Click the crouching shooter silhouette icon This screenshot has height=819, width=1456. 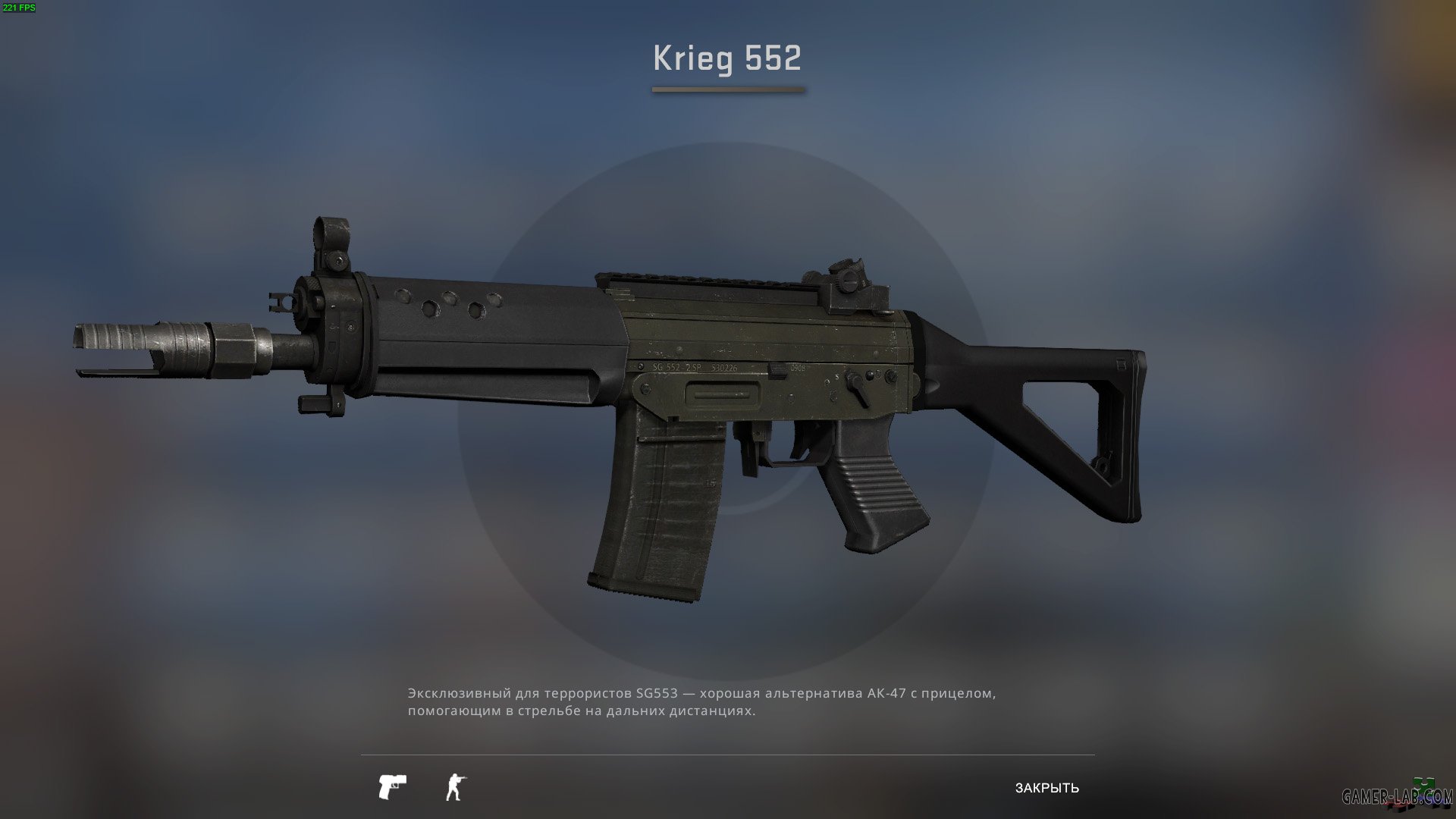[x=453, y=786]
